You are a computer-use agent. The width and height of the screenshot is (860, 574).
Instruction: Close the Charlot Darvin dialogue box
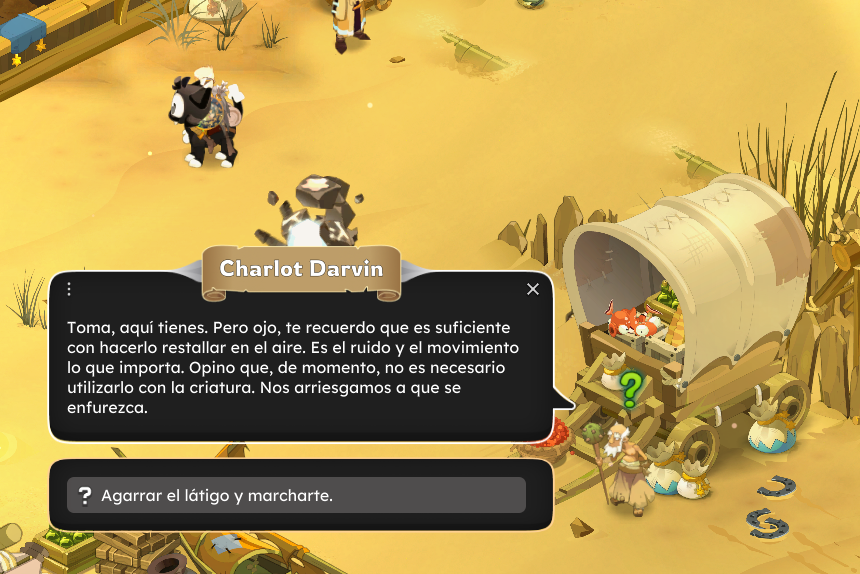coord(533,289)
